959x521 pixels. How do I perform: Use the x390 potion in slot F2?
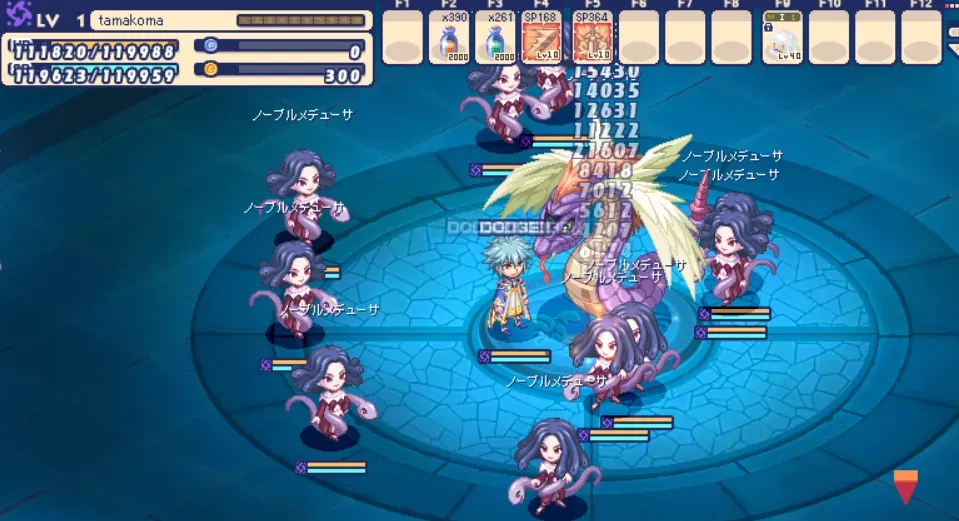click(449, 44)
